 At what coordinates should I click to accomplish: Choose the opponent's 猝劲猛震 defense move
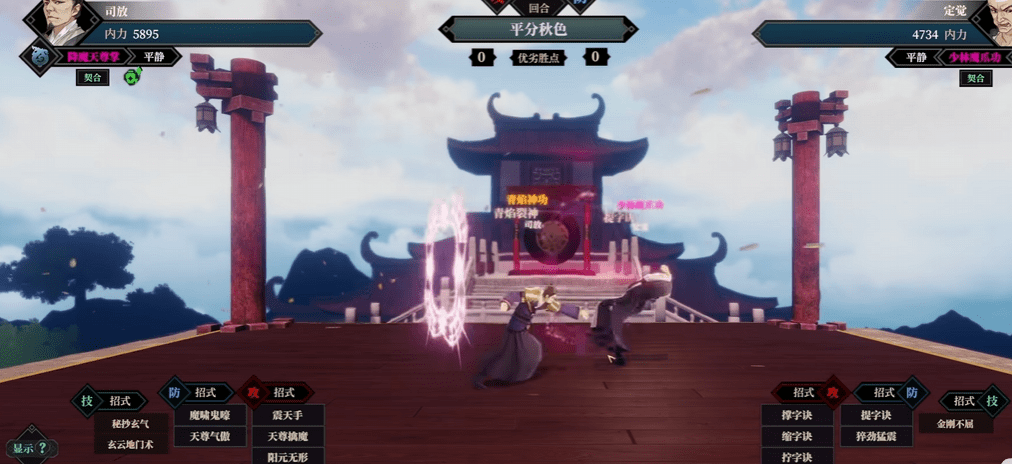pos(875,436)
